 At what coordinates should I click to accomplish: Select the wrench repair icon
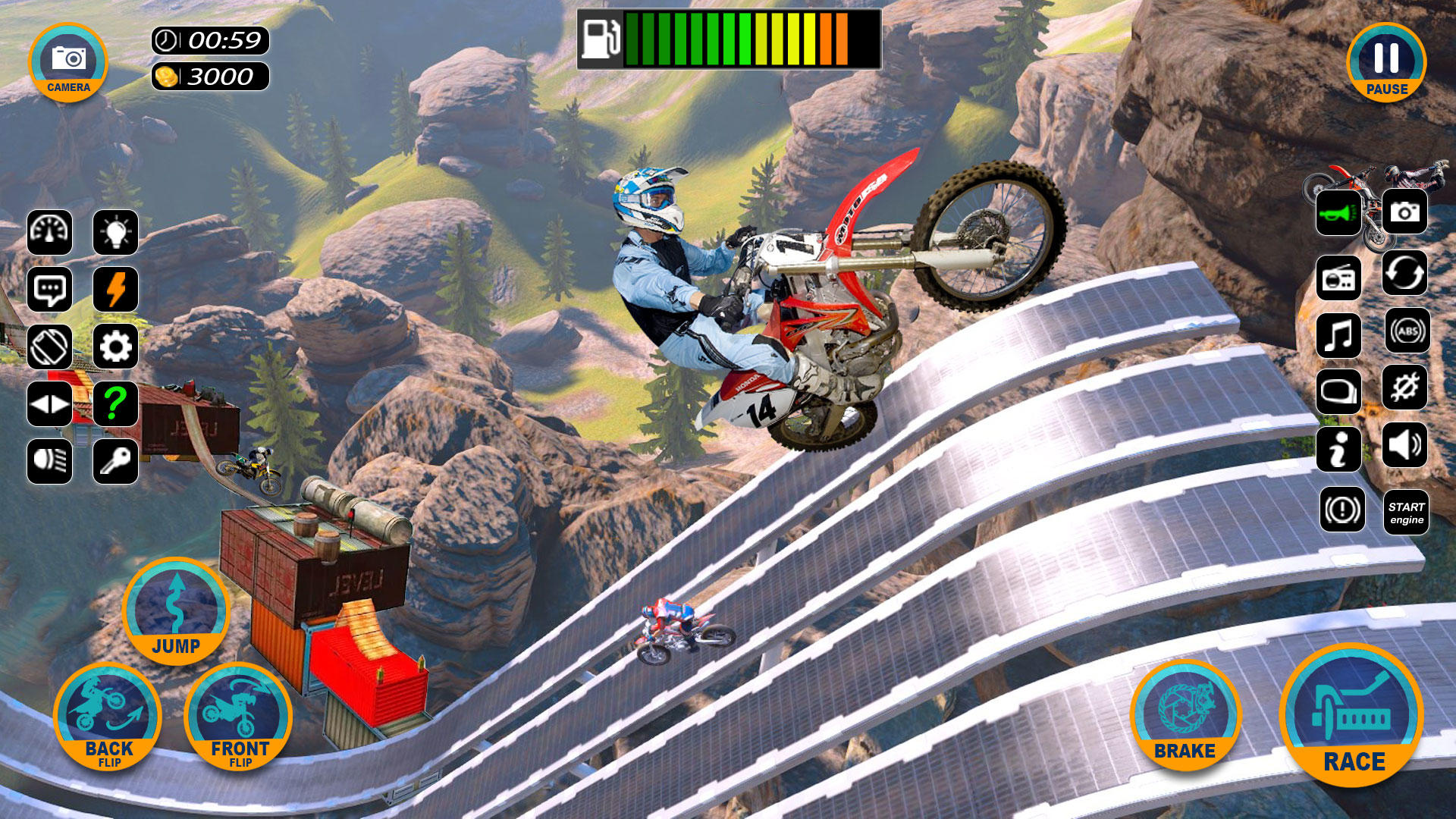point(1407,389)
